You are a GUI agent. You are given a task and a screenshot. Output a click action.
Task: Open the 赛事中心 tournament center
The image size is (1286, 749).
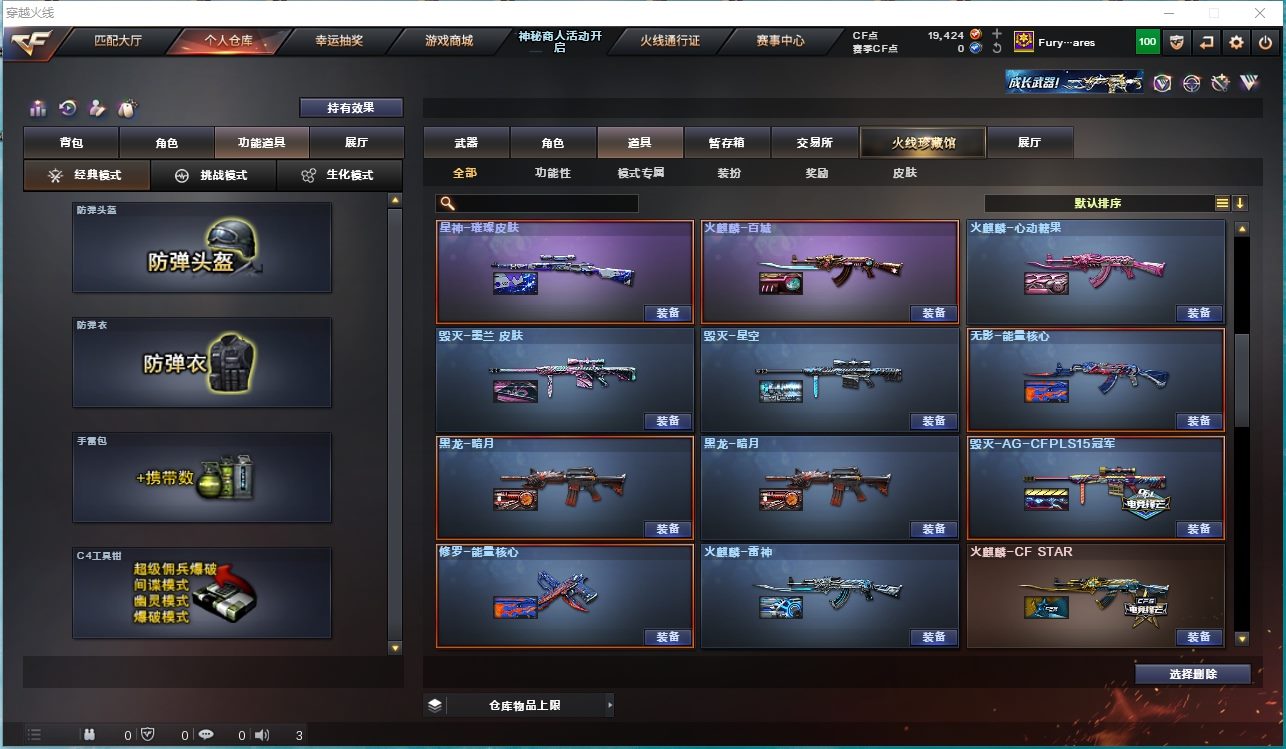(x=780, y=41)
